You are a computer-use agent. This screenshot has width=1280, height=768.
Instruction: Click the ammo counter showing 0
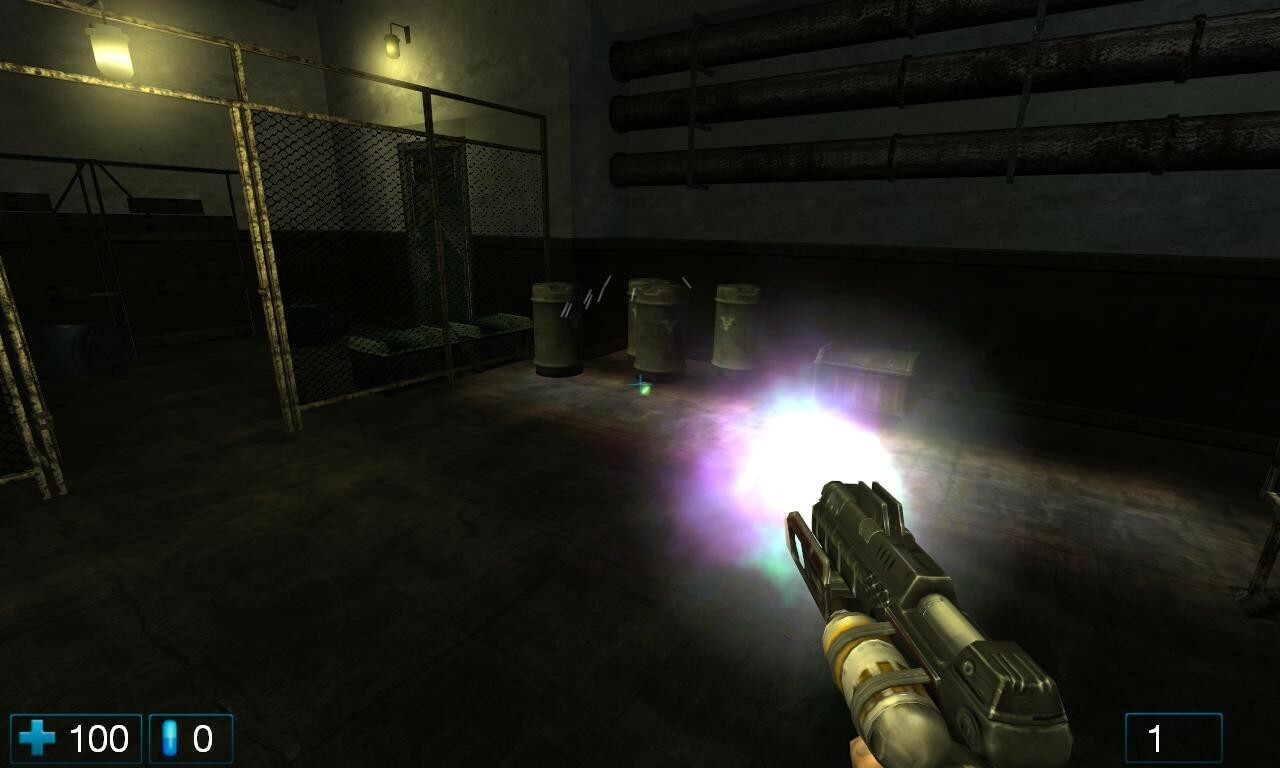point(205,738)
